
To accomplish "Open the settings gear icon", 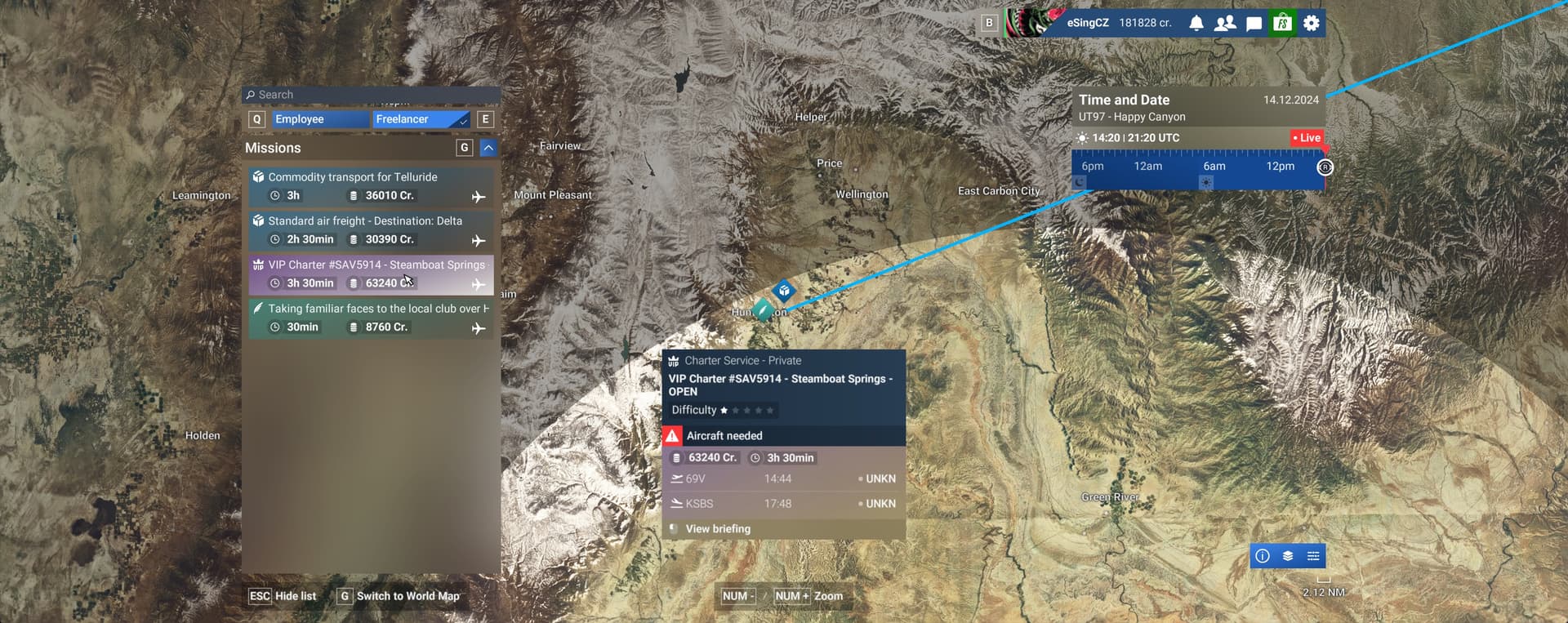I will (1311, 23).
